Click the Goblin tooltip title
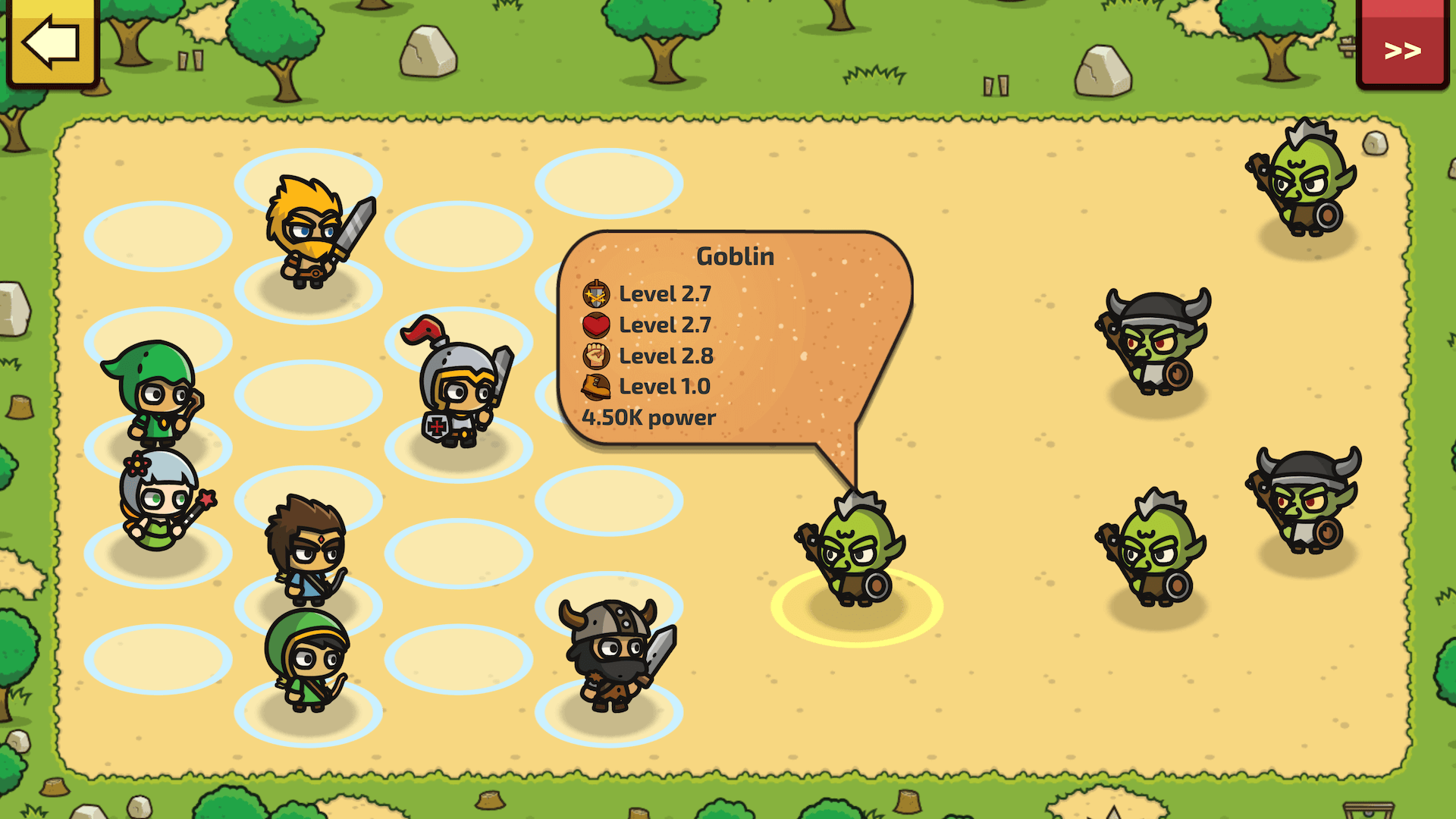 734,256
